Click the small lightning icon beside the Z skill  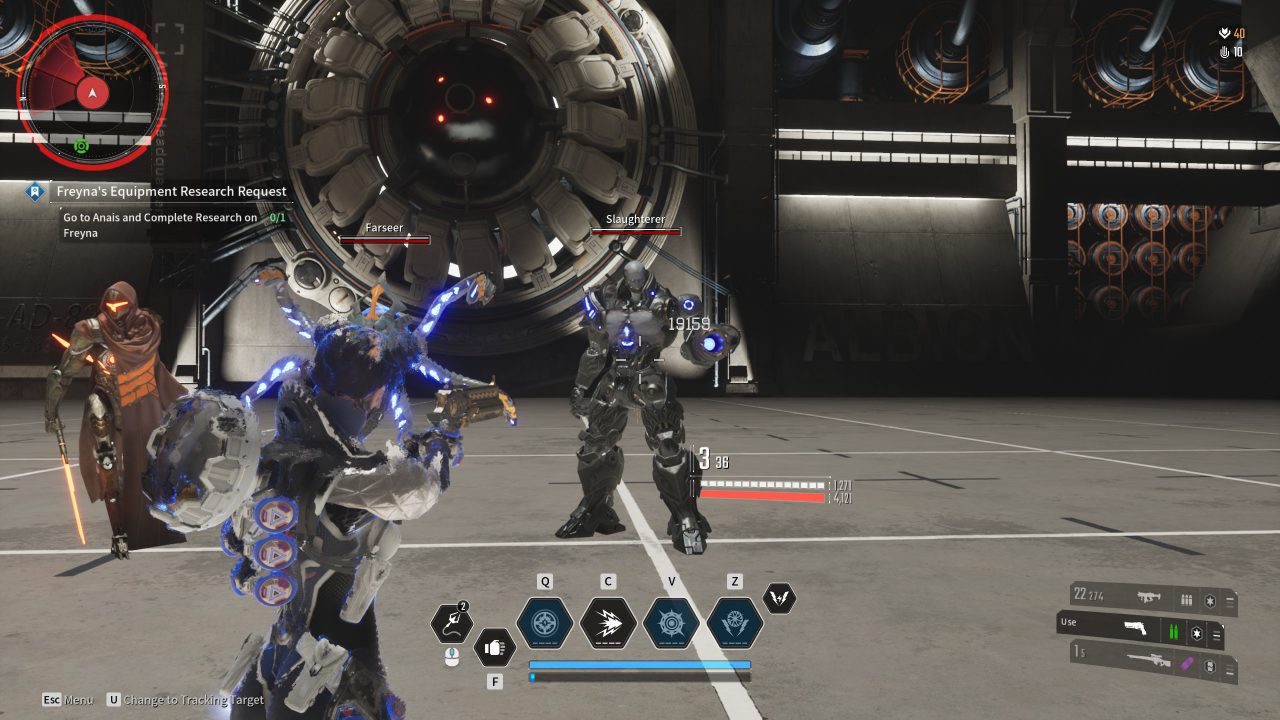pos(777,596)
